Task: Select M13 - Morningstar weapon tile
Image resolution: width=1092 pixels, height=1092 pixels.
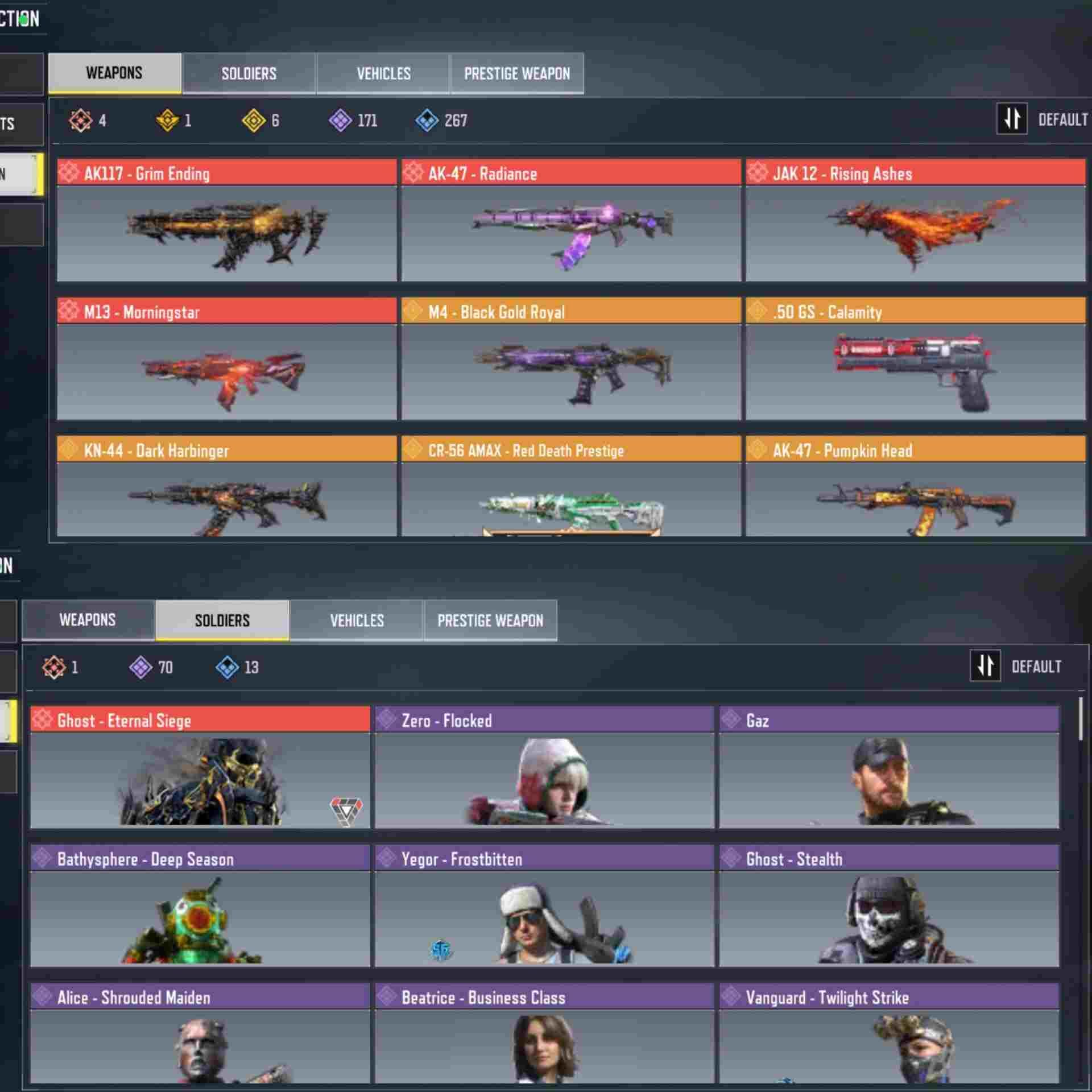Action: [x=226, y=359]
